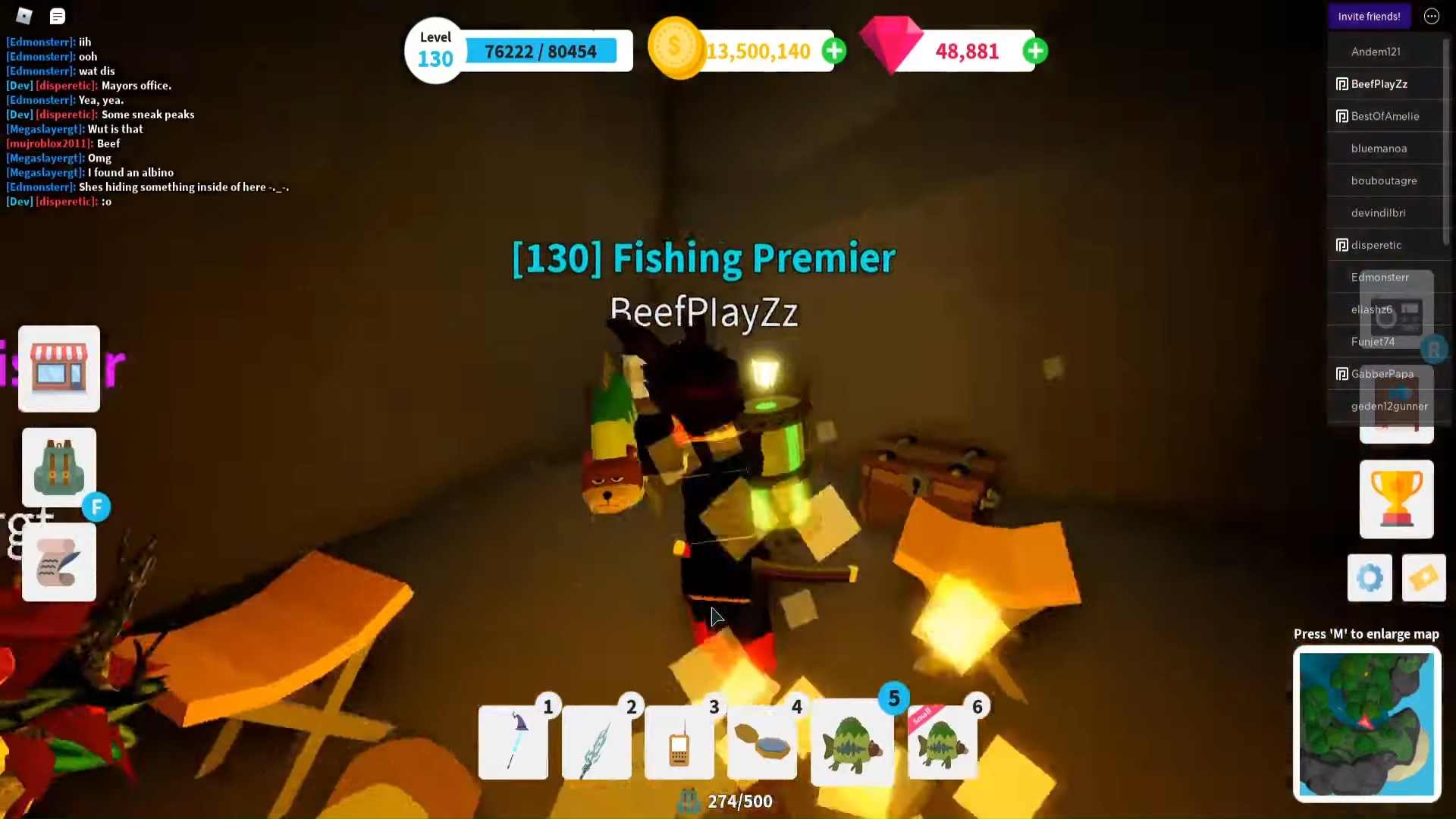Open the quests scroll
The image size is (1456, 819).
[58, 563]
